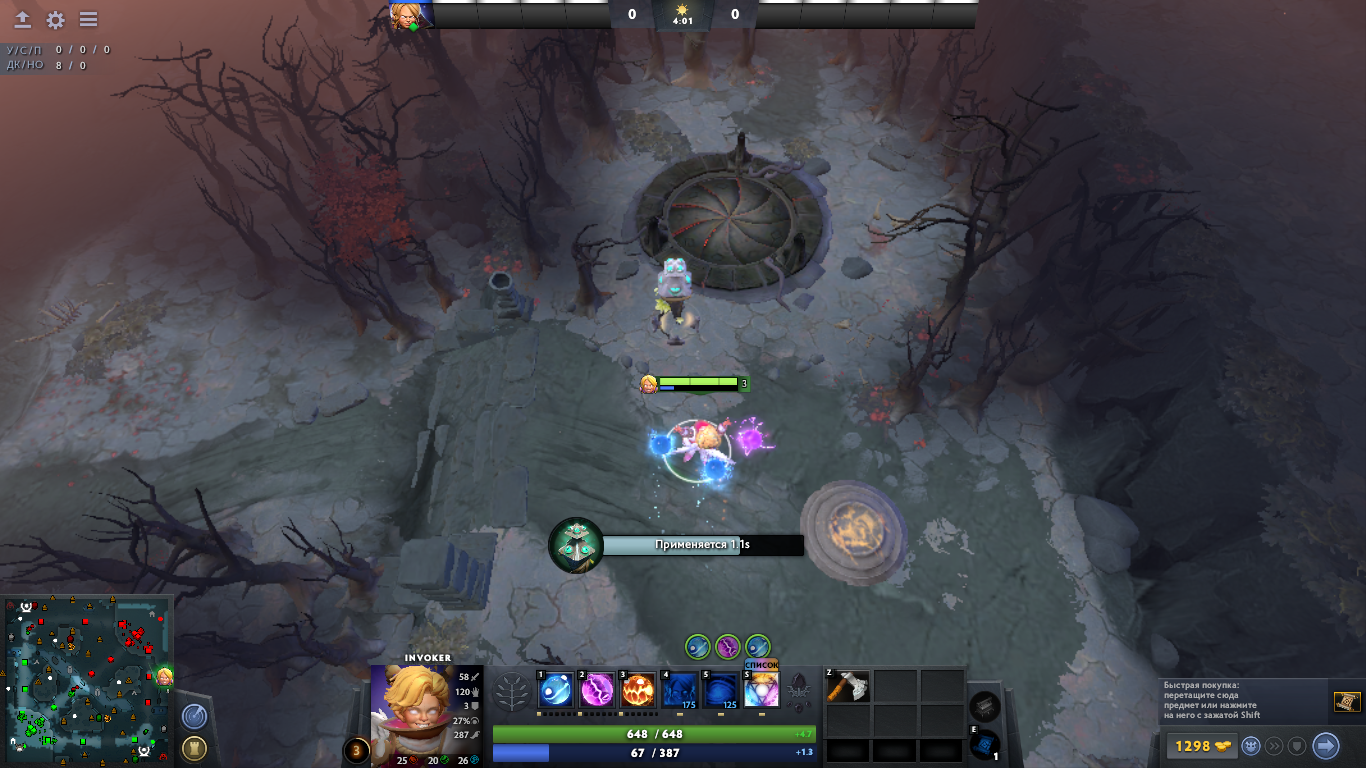This screenshot has height=768, width=1366.
Task: Use the Town Portal Scroll slot
Action: 985,744
